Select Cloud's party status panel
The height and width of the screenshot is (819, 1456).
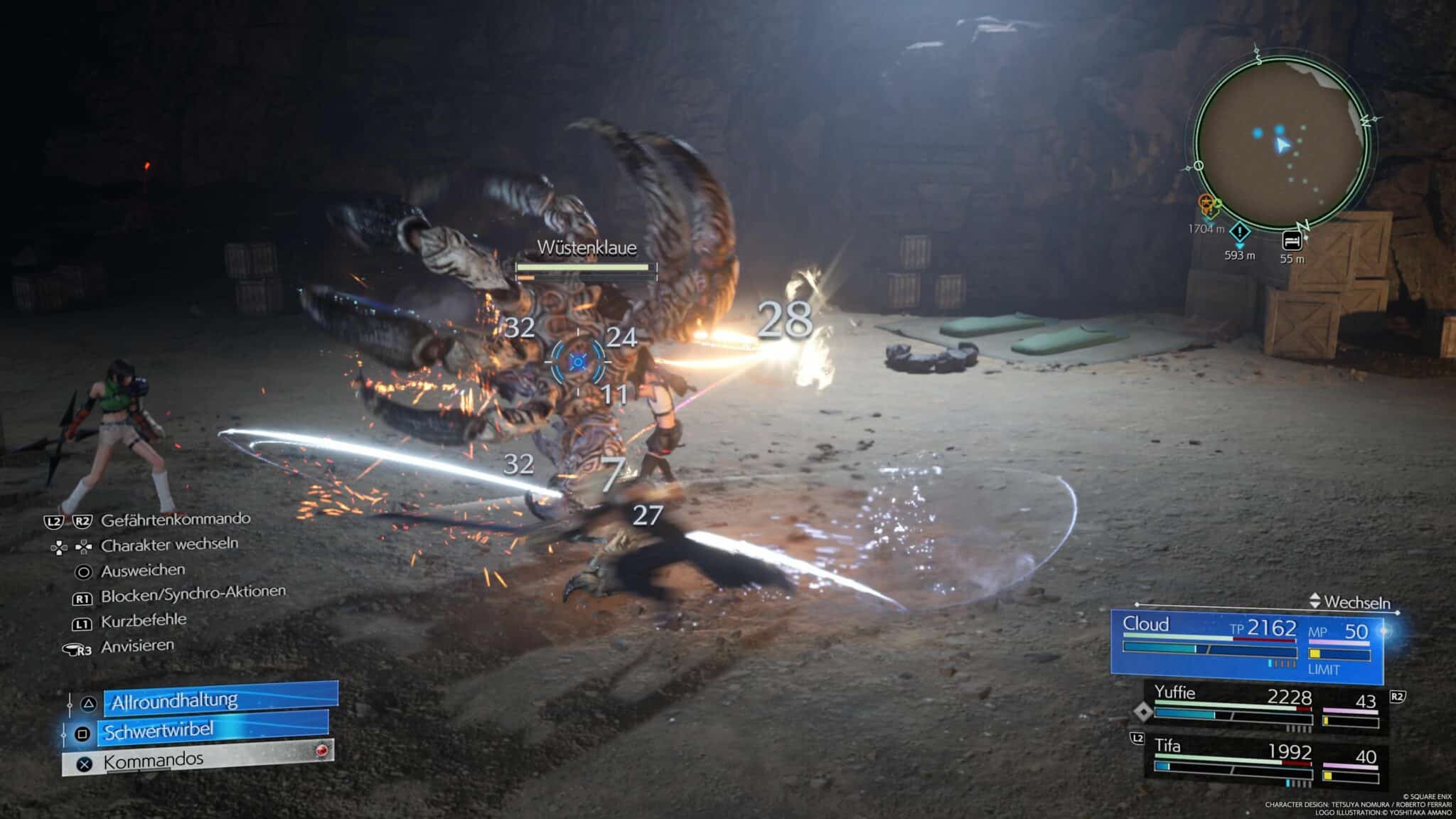tap(1247, 644)
